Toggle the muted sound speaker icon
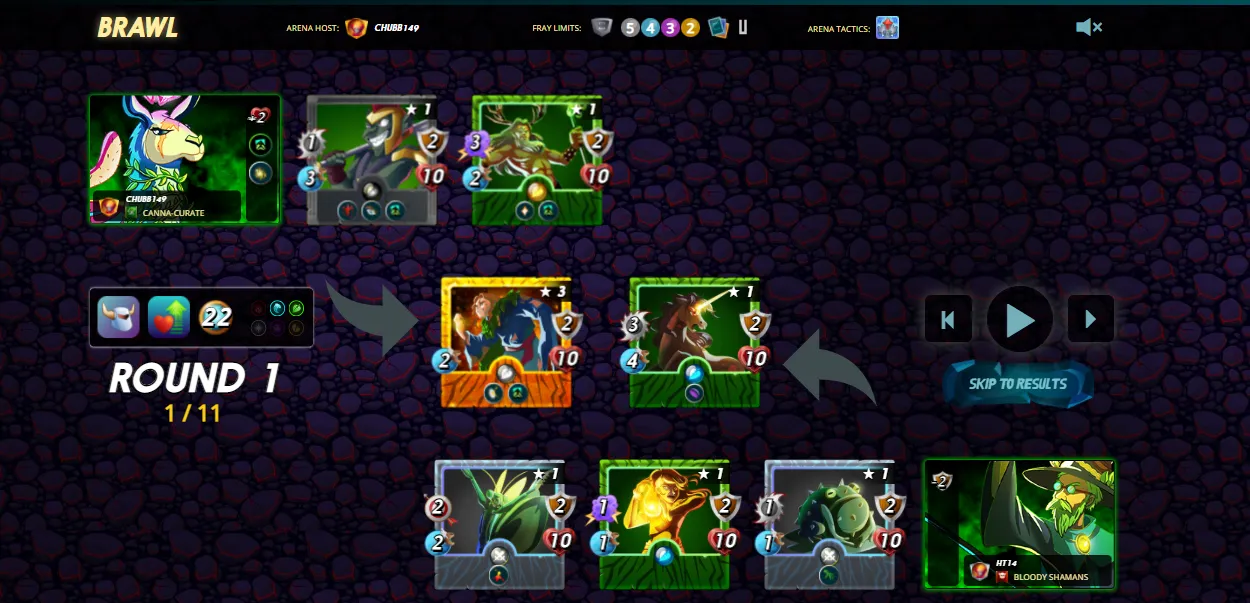 (1088, 27)
